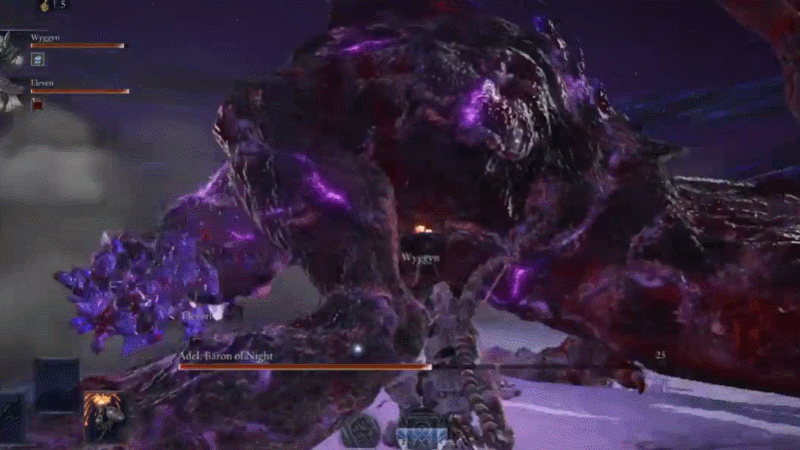The image size is (800, 450).
Task: Activate the blue ultimate art icon
Action: [x=420, y=432]
